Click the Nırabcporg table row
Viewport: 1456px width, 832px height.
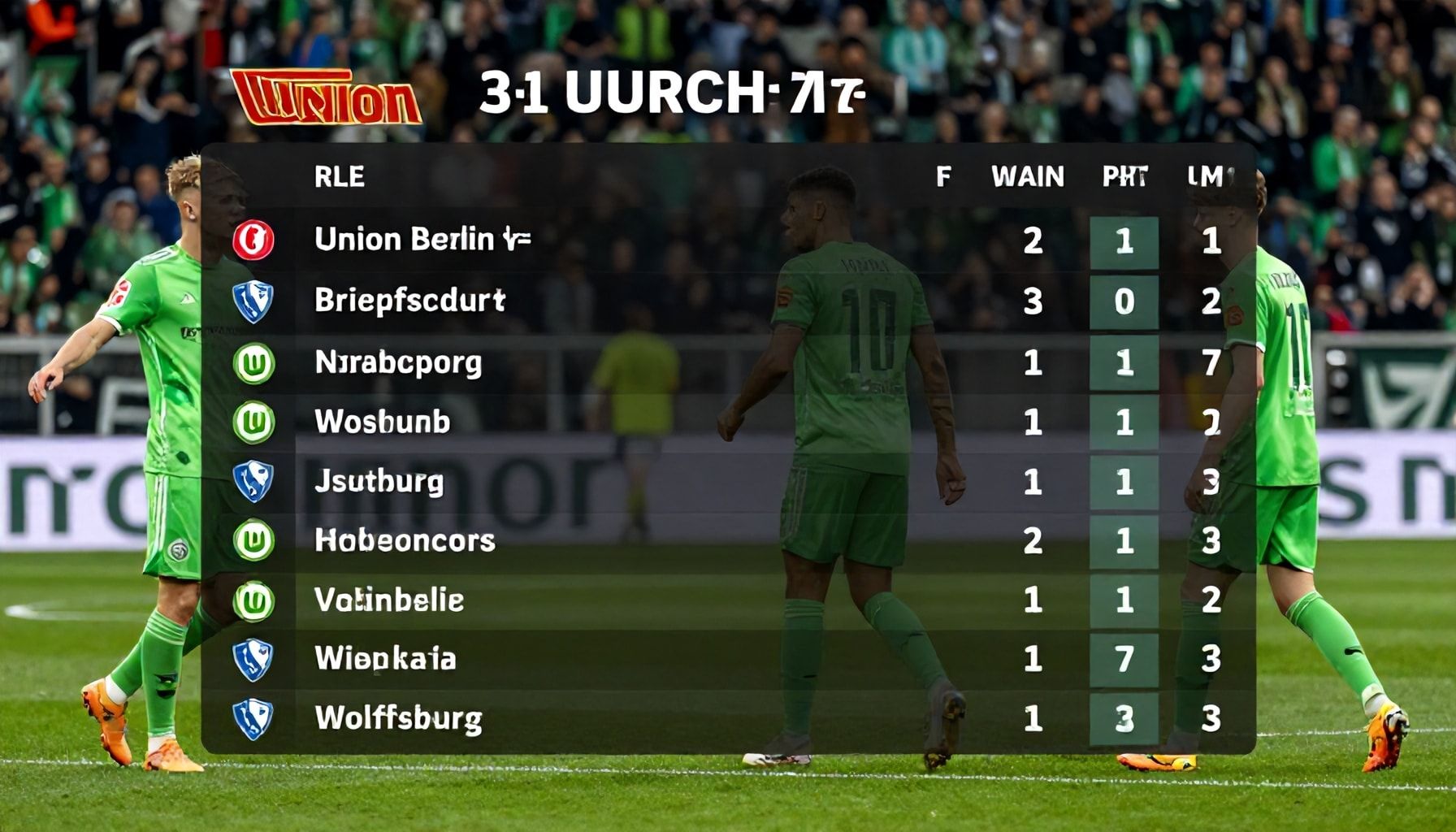398,362
